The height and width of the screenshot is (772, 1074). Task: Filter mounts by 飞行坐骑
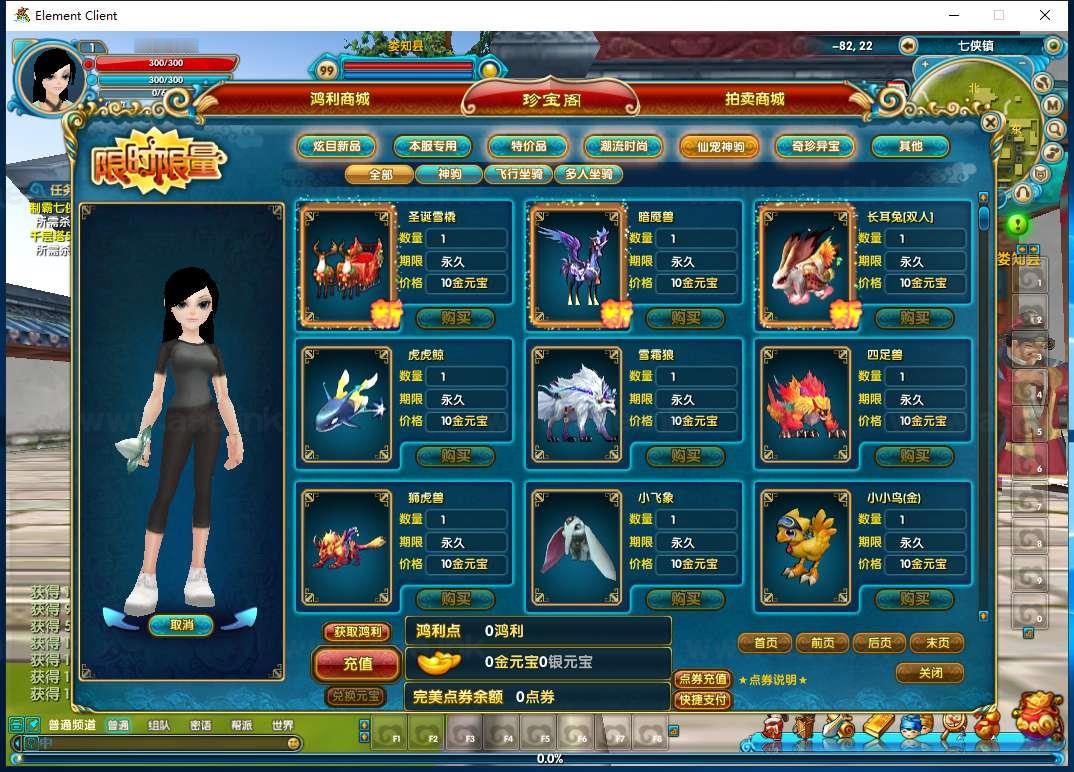tap(518, 174)
